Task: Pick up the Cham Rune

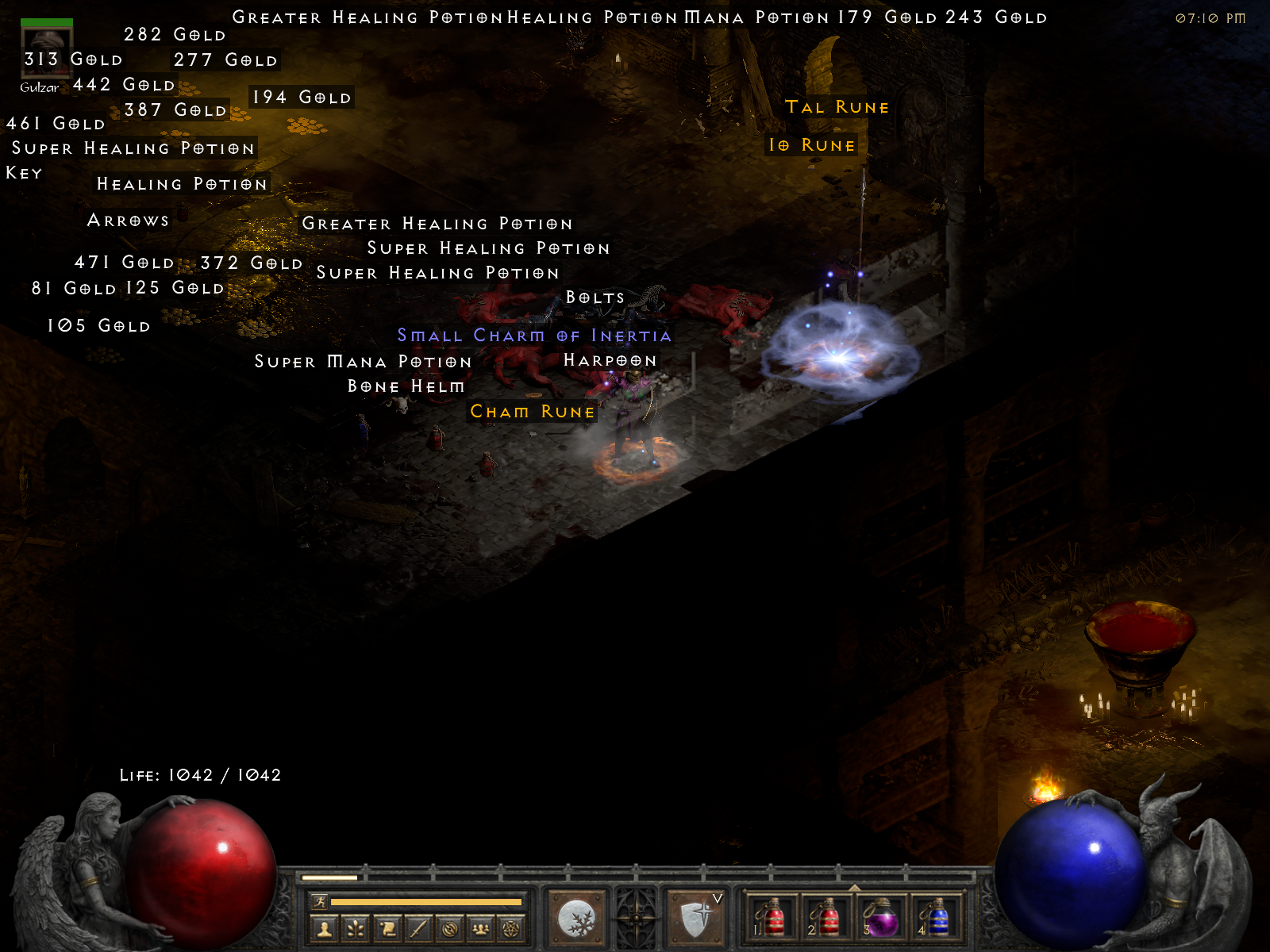Action: coord(533,412)
